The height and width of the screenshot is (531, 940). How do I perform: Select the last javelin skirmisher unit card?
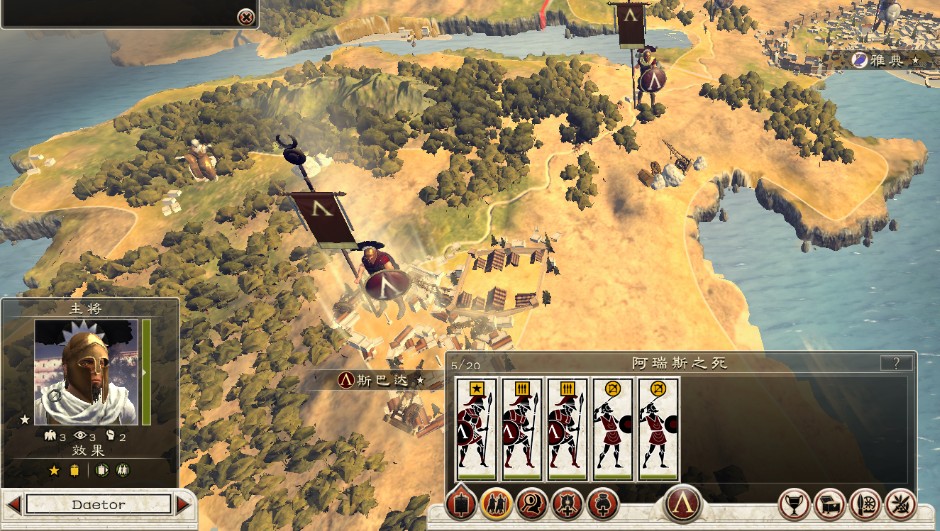658,428
